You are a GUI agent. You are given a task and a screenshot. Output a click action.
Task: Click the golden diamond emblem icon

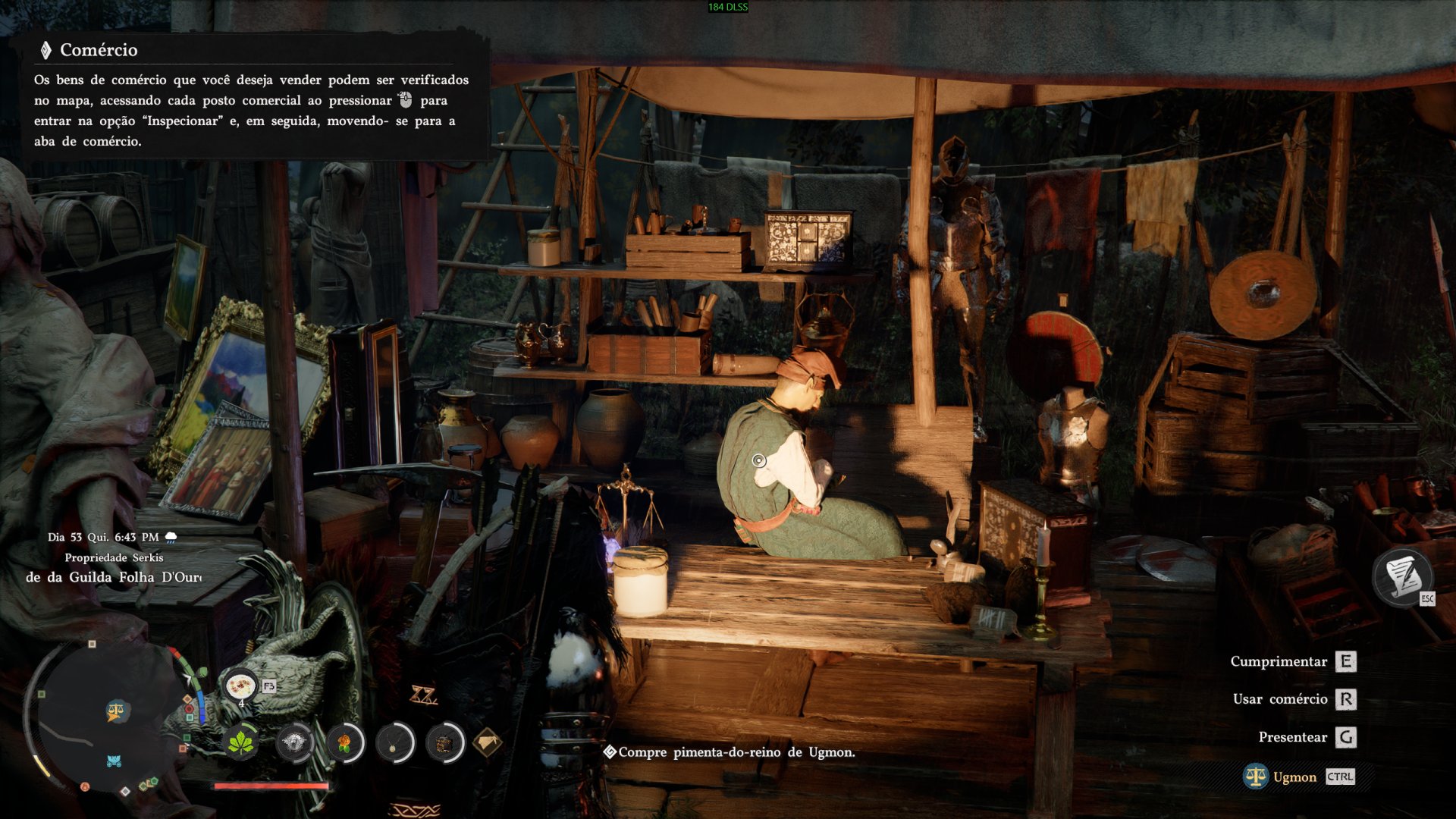pos(487,742)
